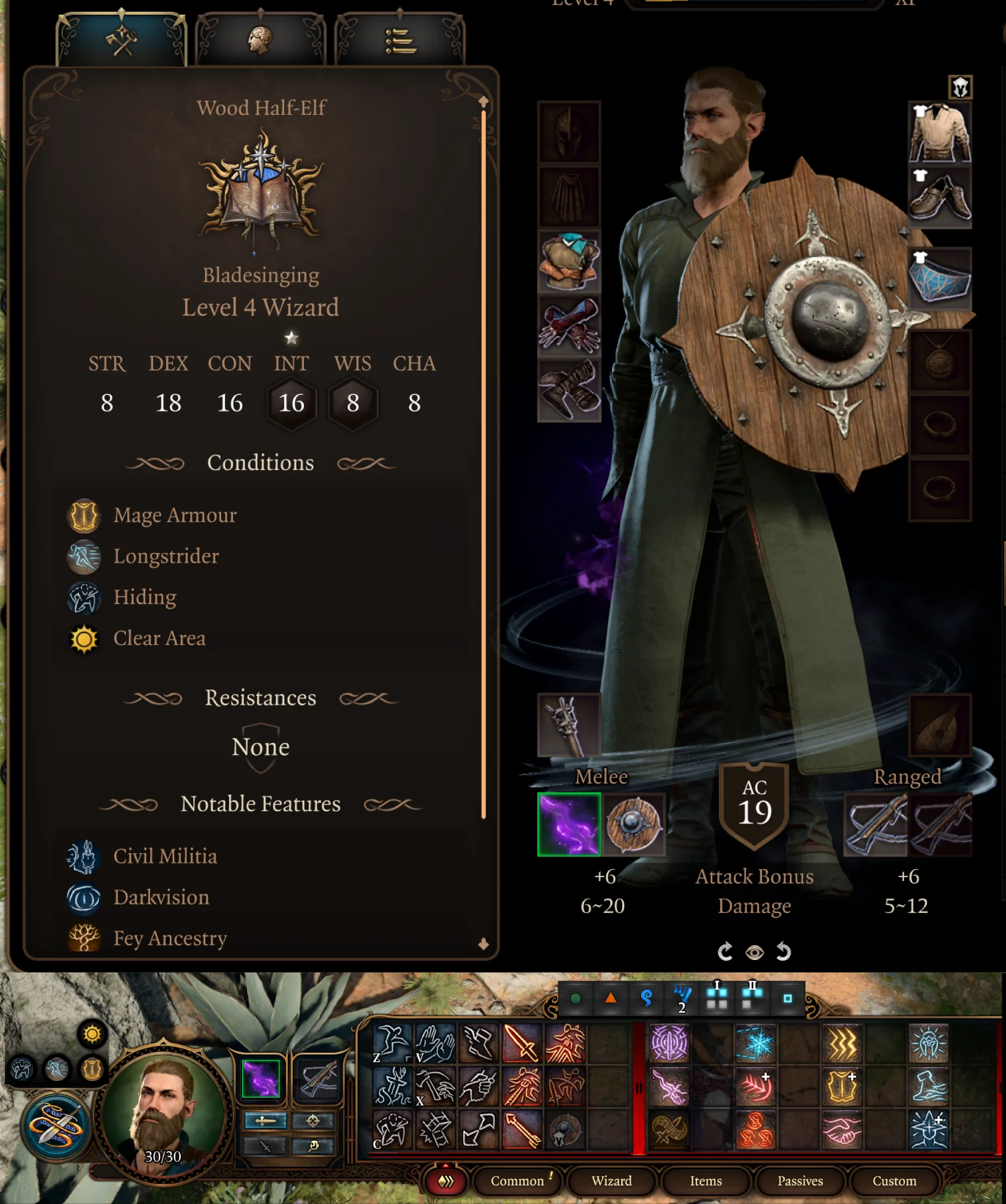Image resolution: width=1006 pixels, height=1204 pixels.
Task: Select the Jump action on the hotbar
Action: tap(392, 1048)
